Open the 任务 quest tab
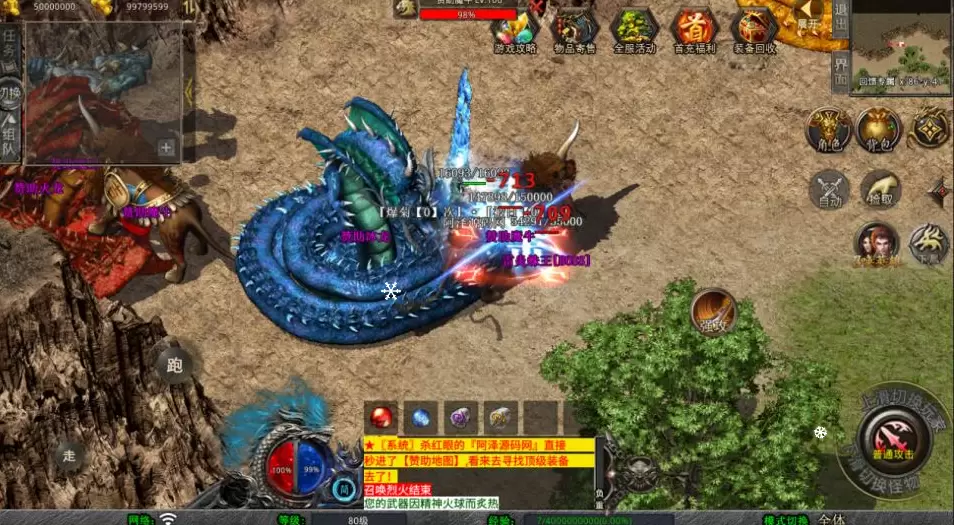This screenshot has height=525, width=954. (10, 45)
